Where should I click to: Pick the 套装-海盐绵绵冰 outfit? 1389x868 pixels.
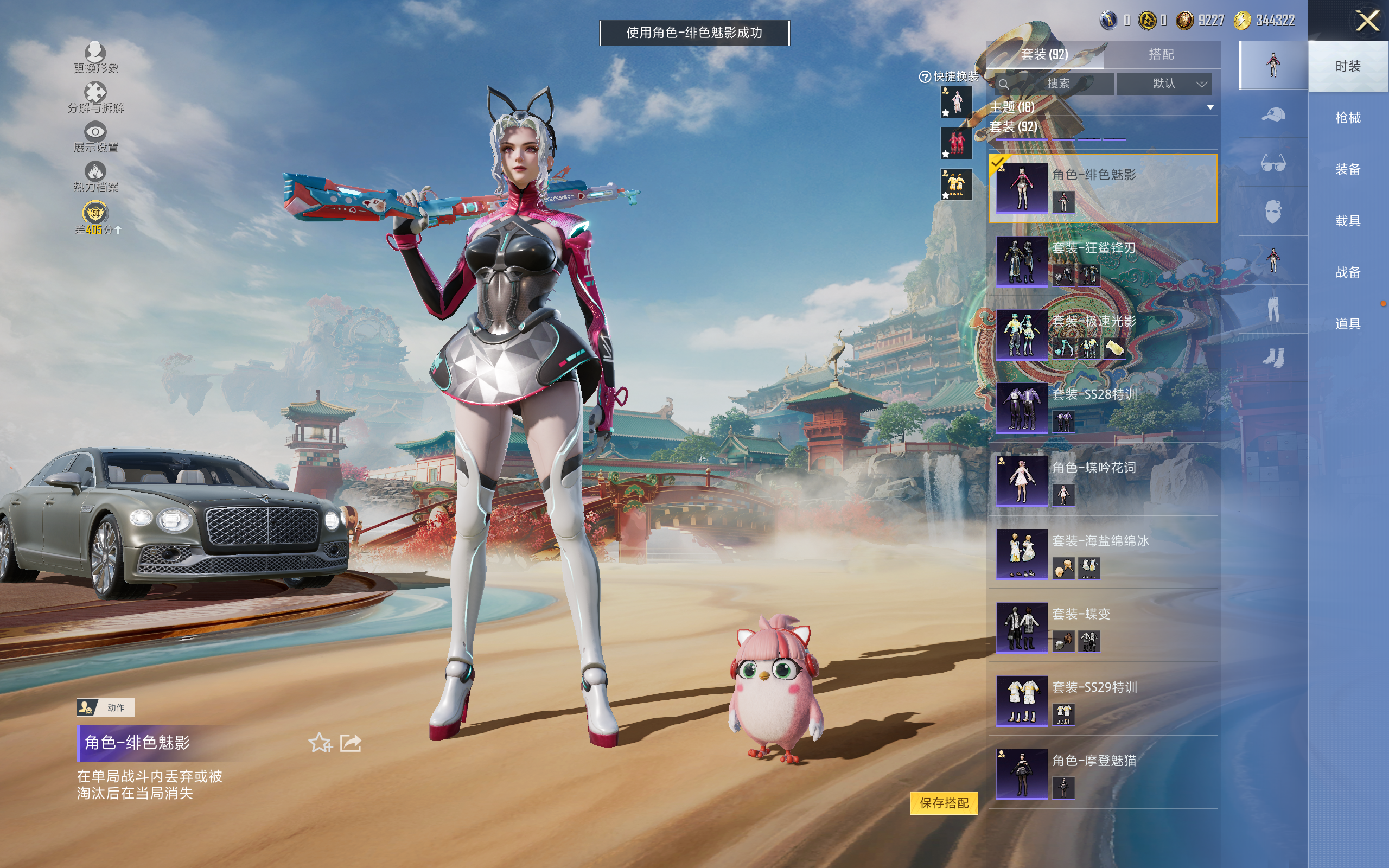[x=1102, y=553]
